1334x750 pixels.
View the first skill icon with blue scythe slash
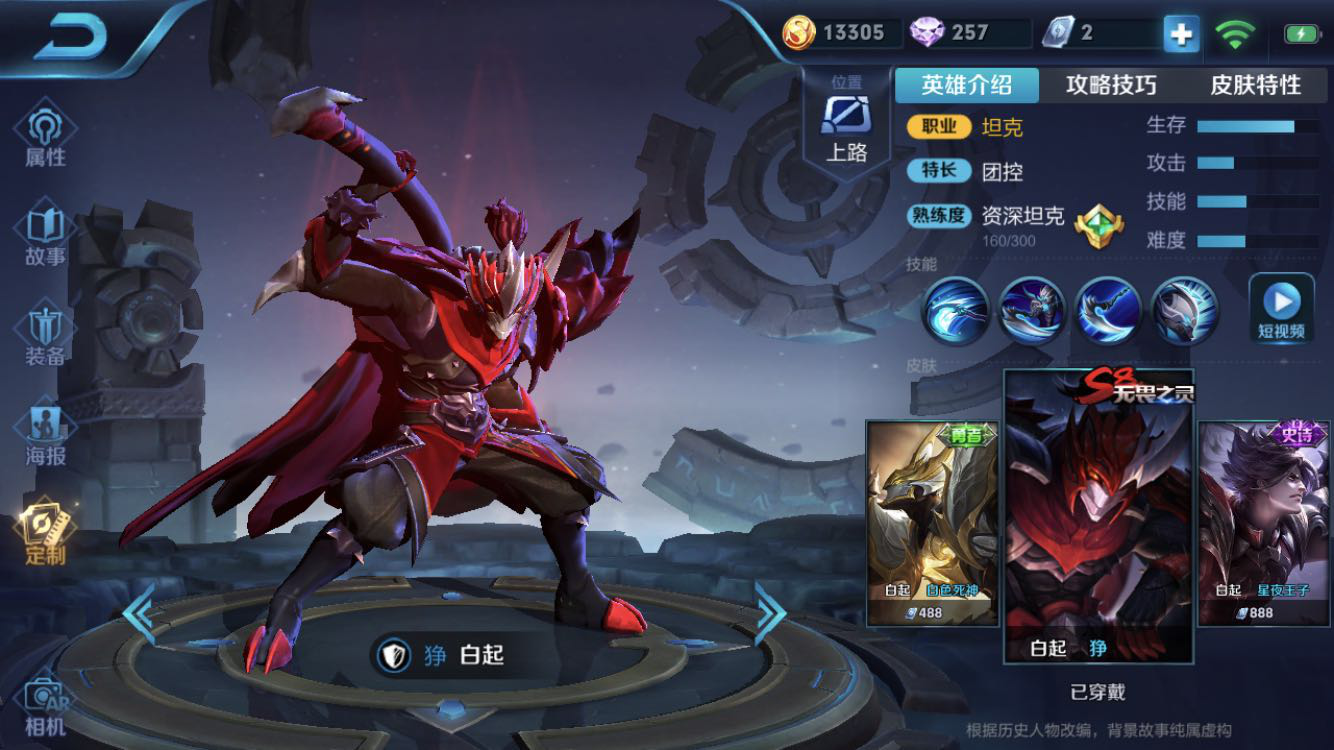pos(955,311)
